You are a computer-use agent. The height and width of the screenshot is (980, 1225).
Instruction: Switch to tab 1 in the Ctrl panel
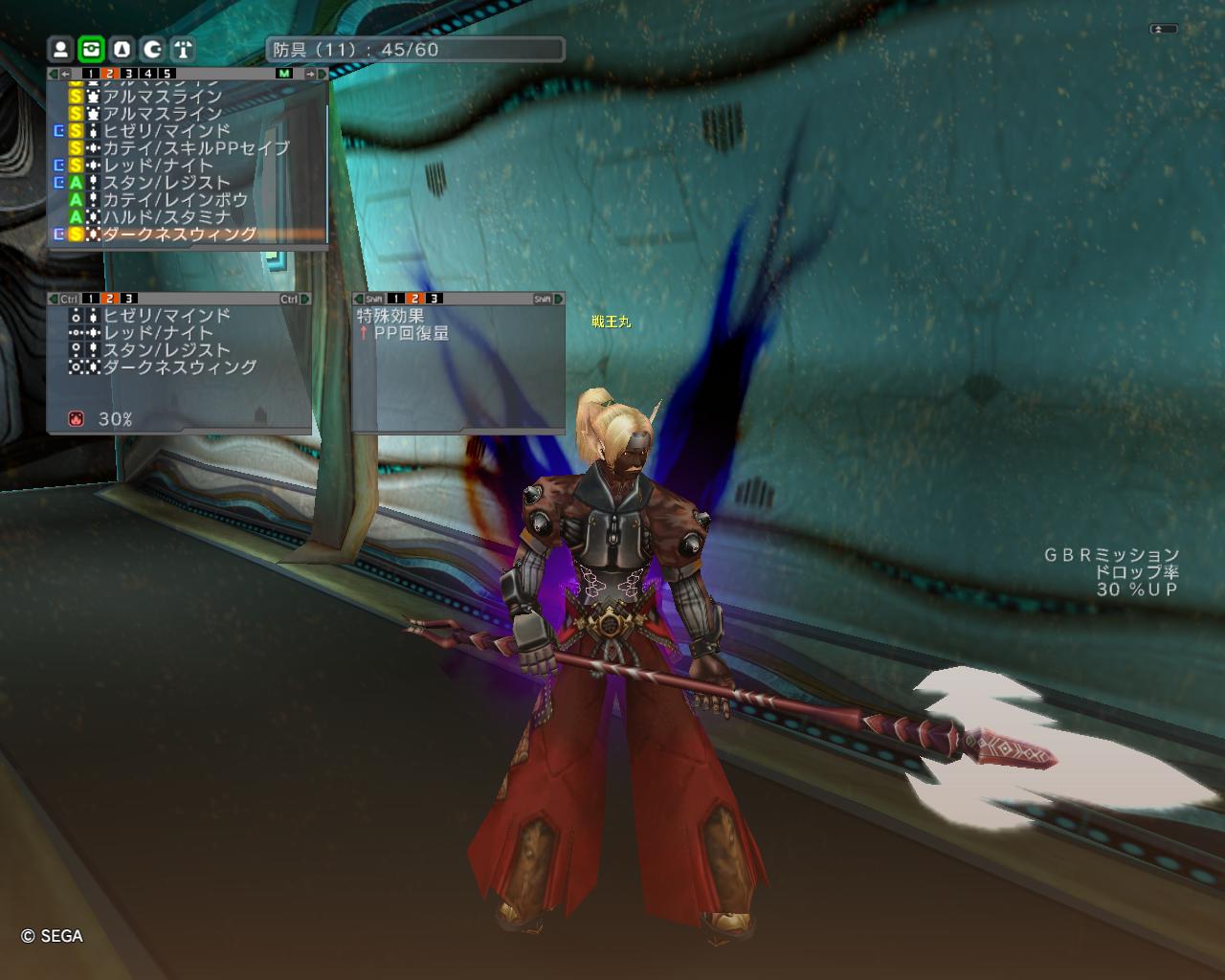coord(89,299)
